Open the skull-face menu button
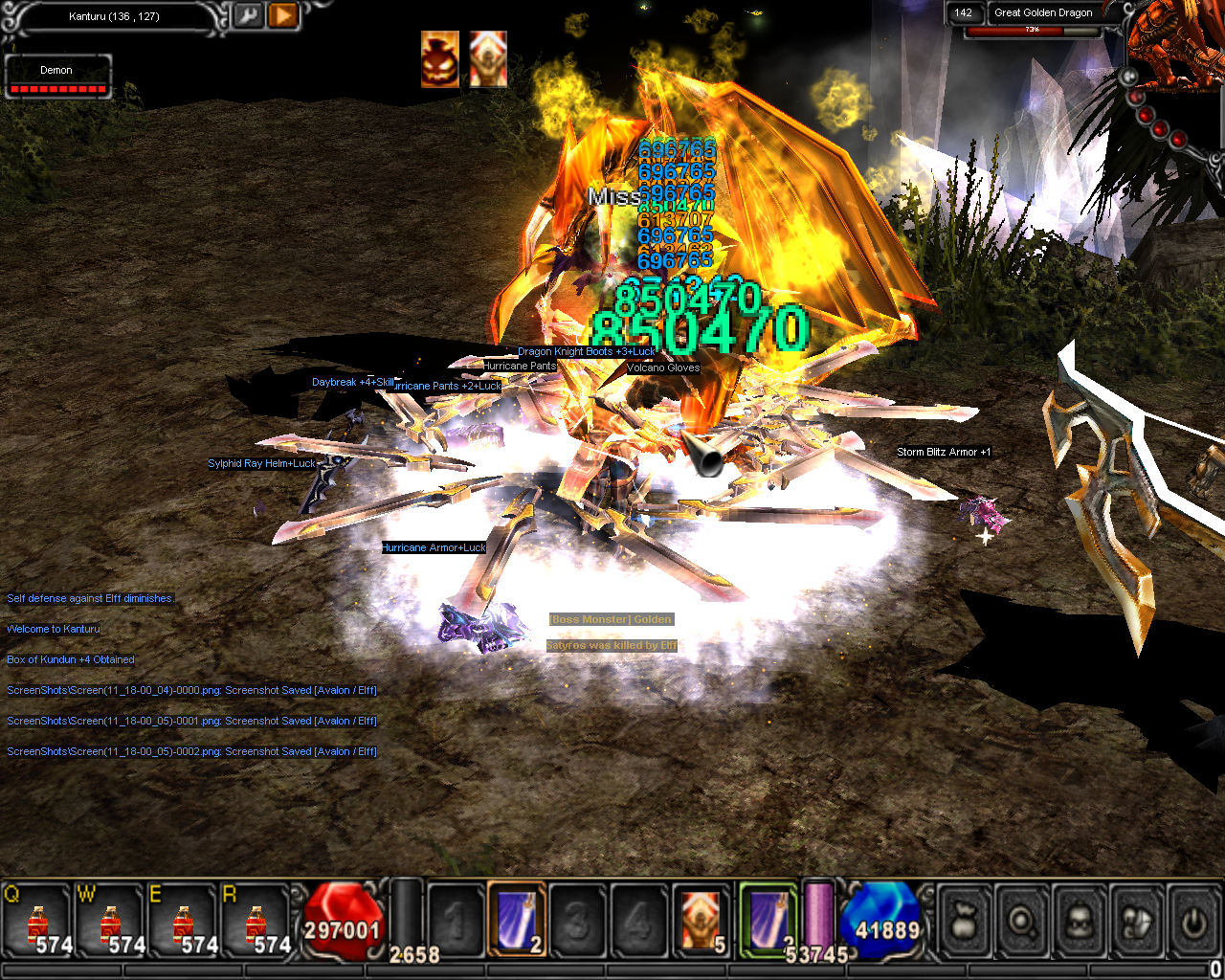Viewport: 1225px width, 980px height. click(1080, 922)
